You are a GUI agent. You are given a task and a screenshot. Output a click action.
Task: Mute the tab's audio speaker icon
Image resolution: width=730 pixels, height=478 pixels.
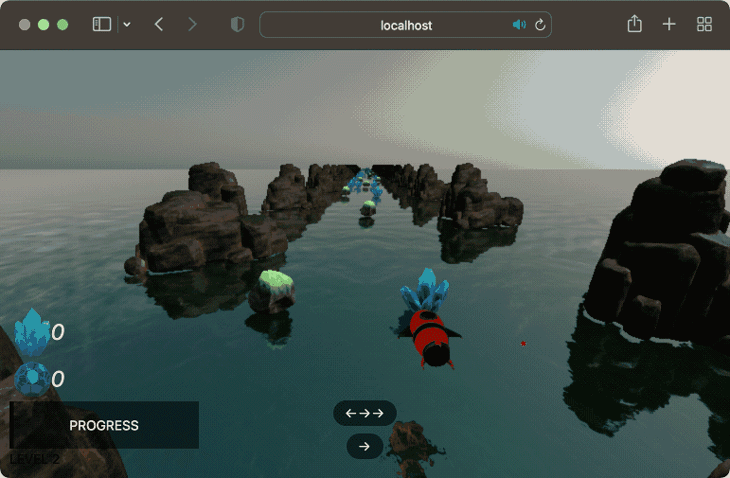[x=519, y=25]
